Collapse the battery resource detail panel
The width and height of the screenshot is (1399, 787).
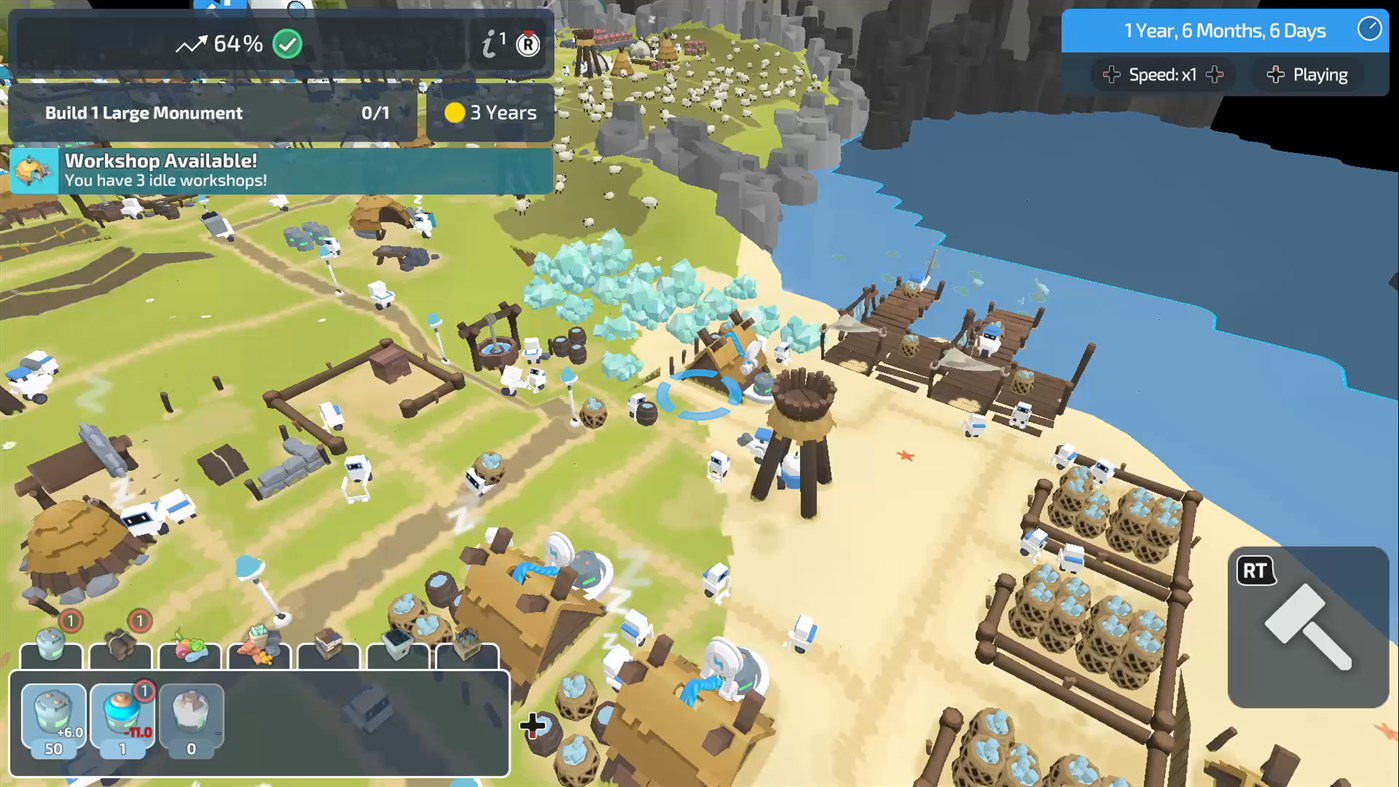click(x=51, y=655)
